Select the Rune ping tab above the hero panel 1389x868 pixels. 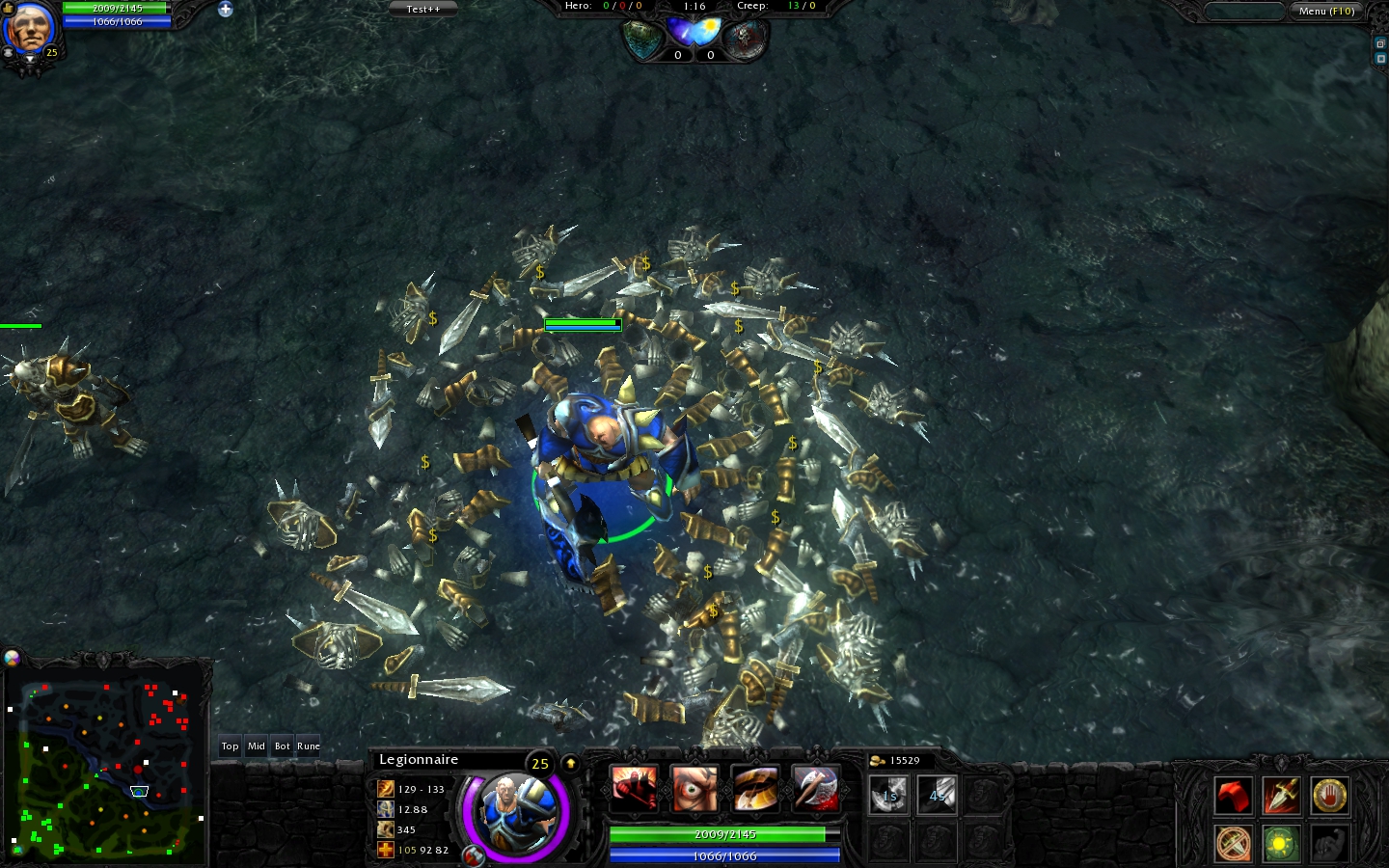point(308,746)
